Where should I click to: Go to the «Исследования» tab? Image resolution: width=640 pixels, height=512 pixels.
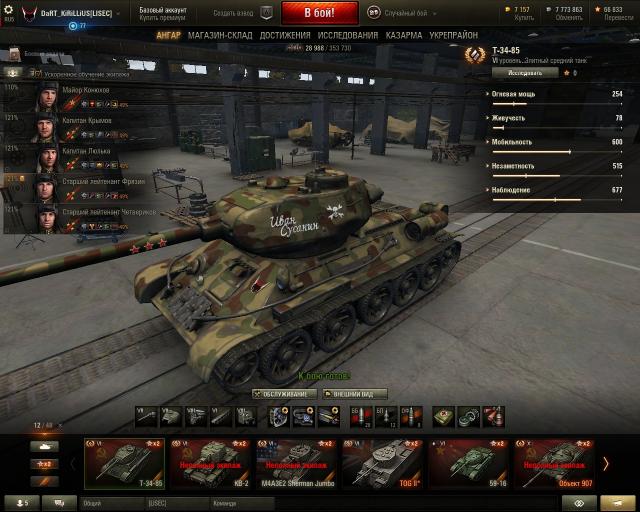tap(348, 35)
